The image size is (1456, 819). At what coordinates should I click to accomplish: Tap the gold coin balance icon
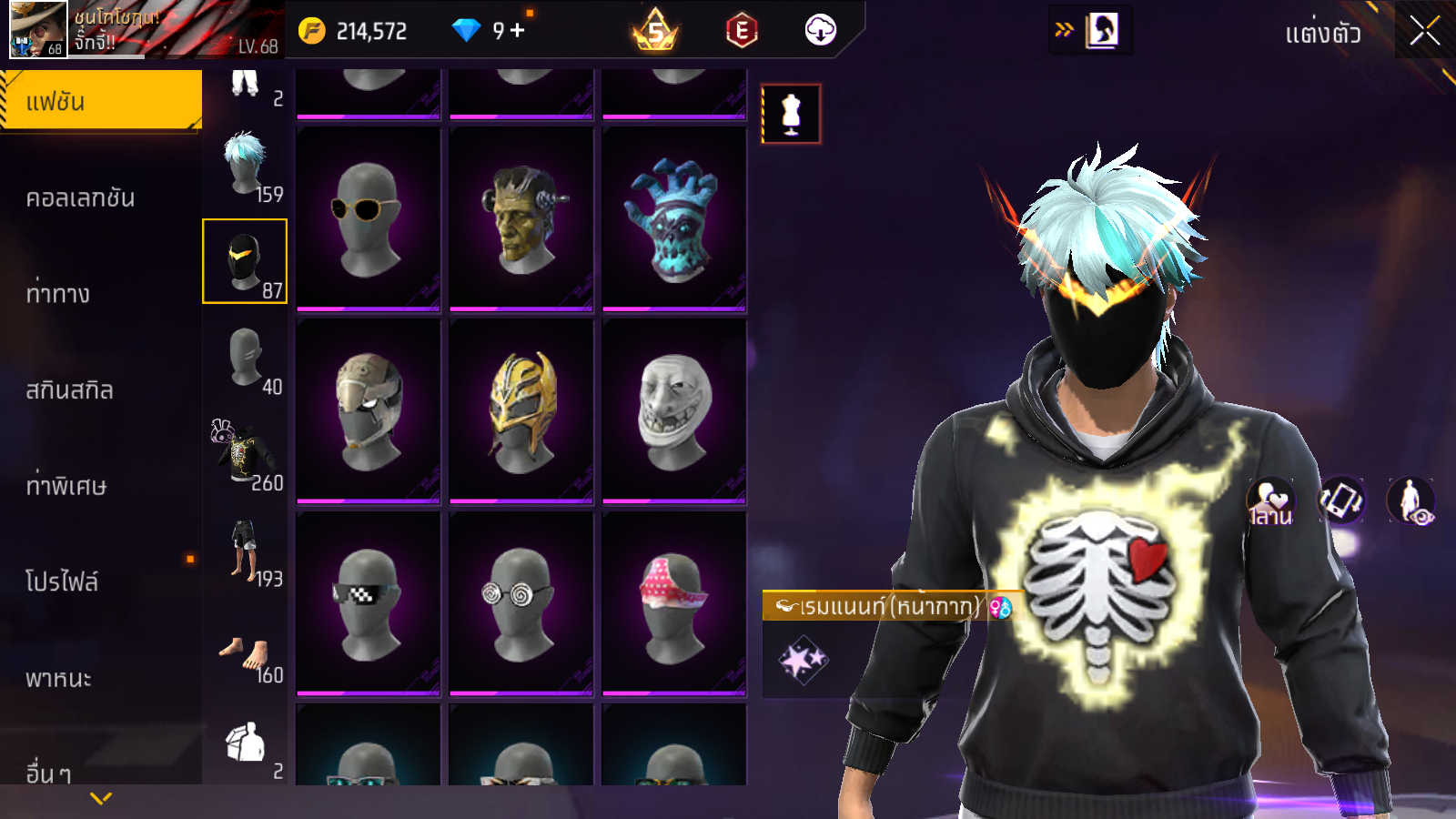(x=312, y=31)
